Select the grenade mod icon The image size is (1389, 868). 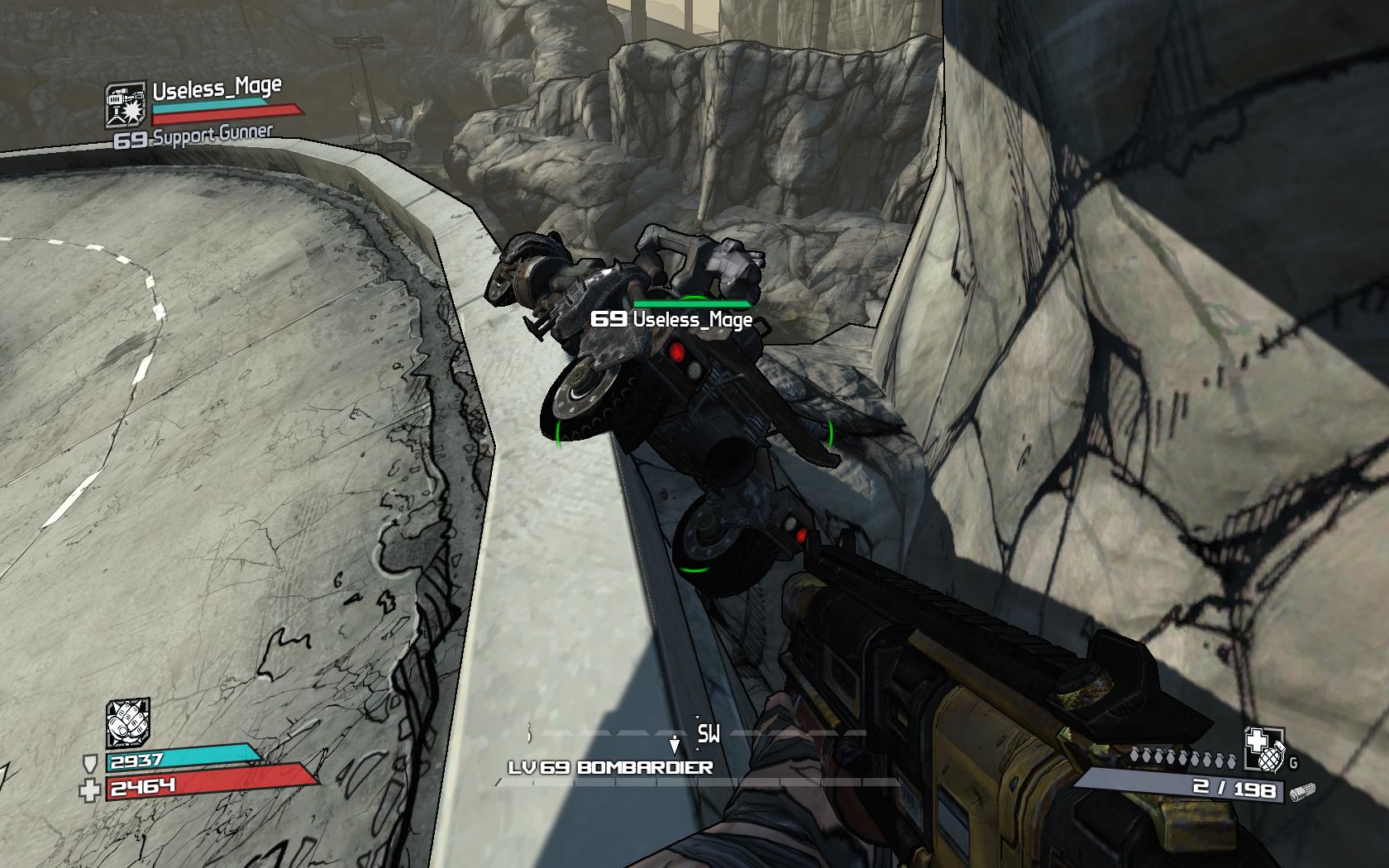(x=1264, y=748)
